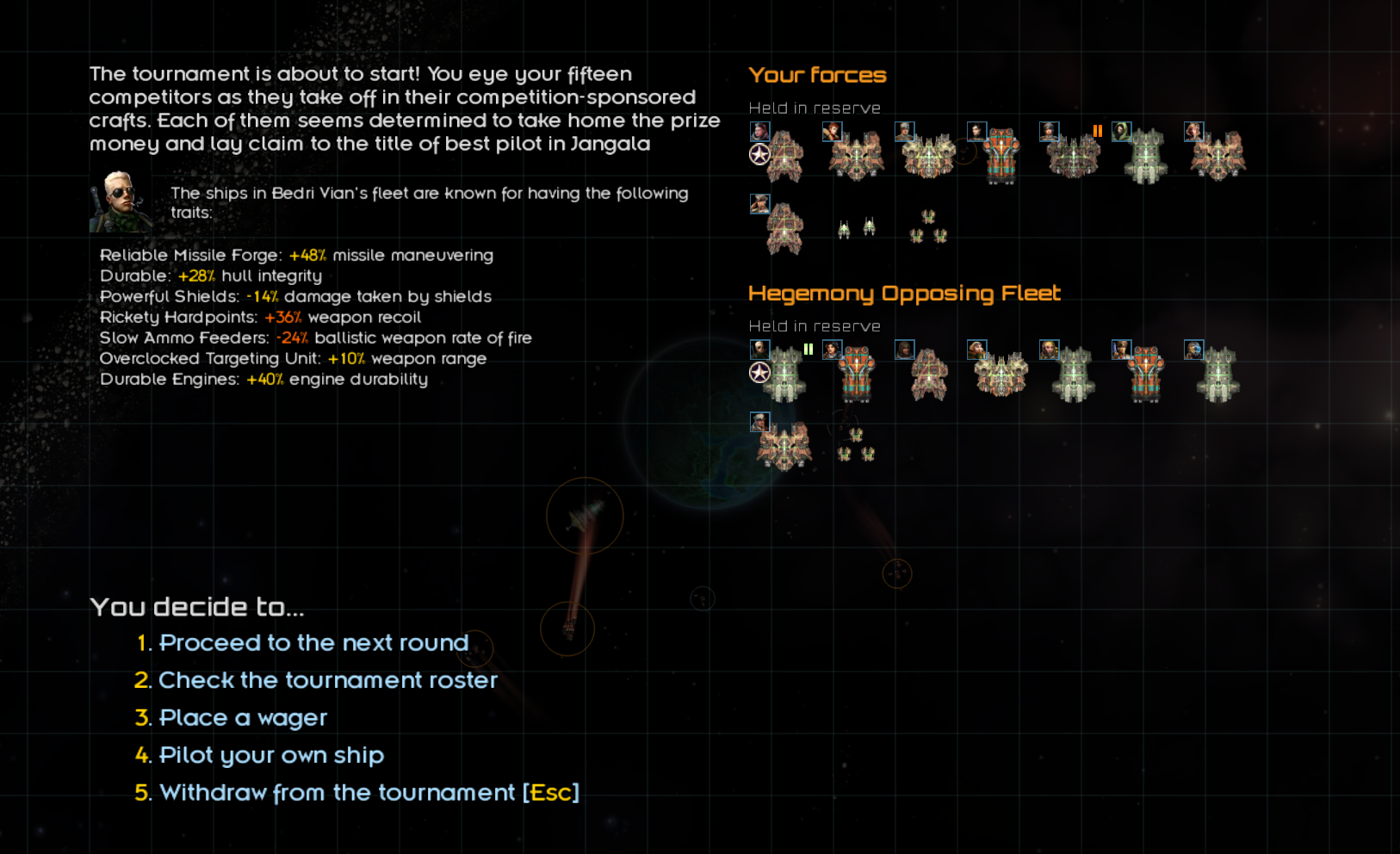This screenshot has width=1400, height=854.
Task: Click the officer portrait on the far-right ship of Your forces
Action: click(1192, 133)
